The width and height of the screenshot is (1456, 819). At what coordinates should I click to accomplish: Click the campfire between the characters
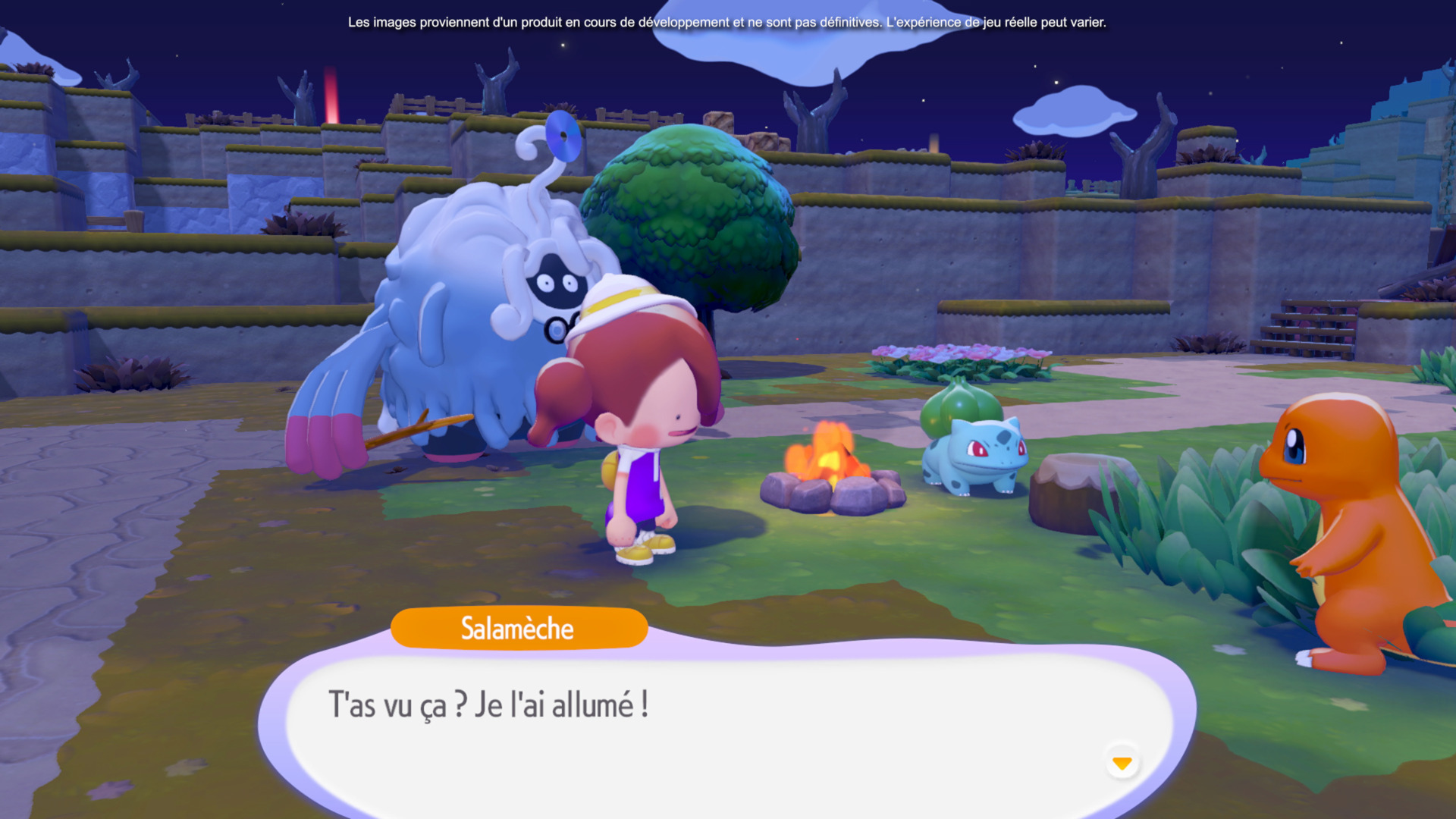[830, 478]
